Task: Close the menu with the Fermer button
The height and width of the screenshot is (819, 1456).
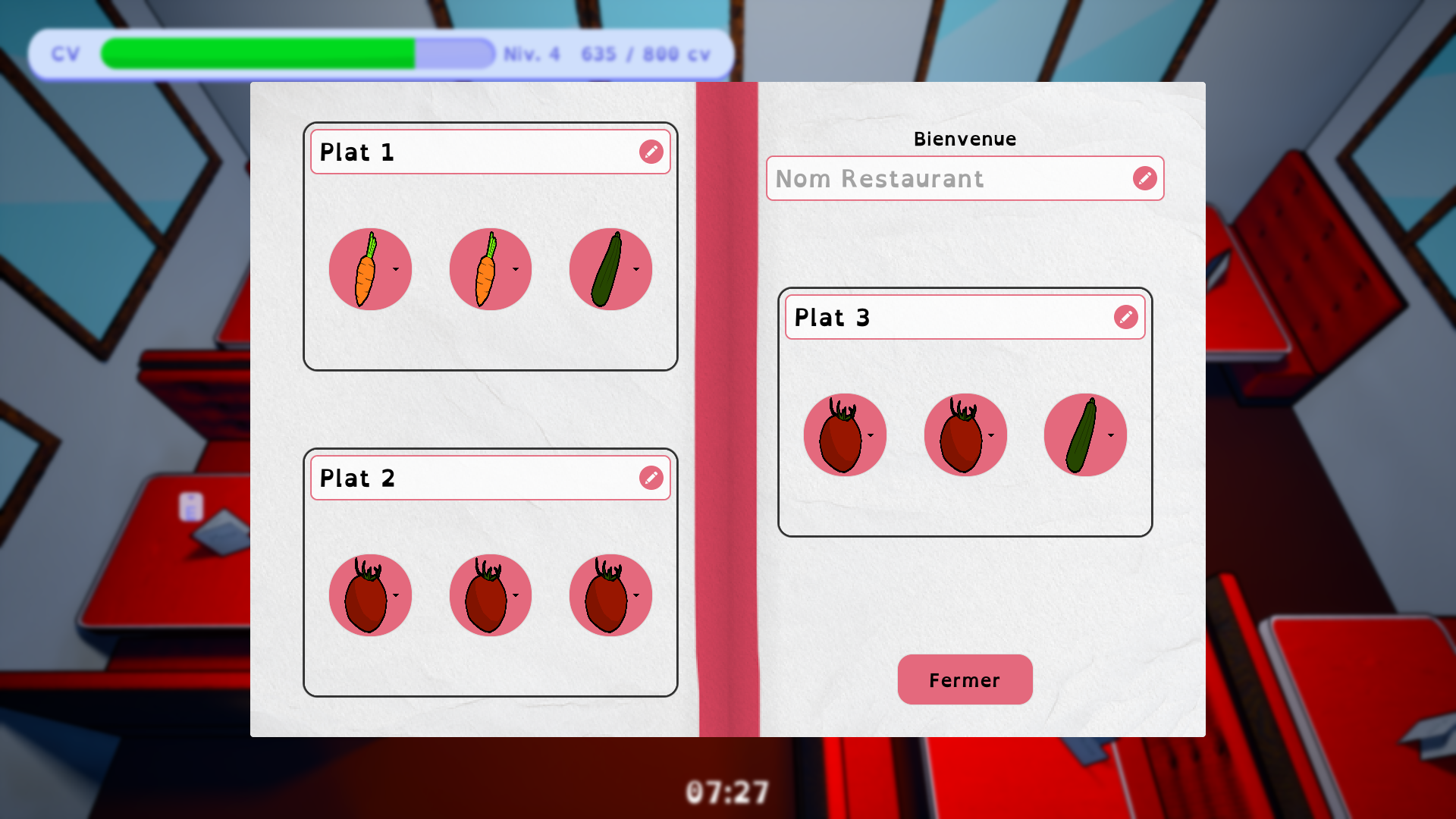Action: point(965,679)
